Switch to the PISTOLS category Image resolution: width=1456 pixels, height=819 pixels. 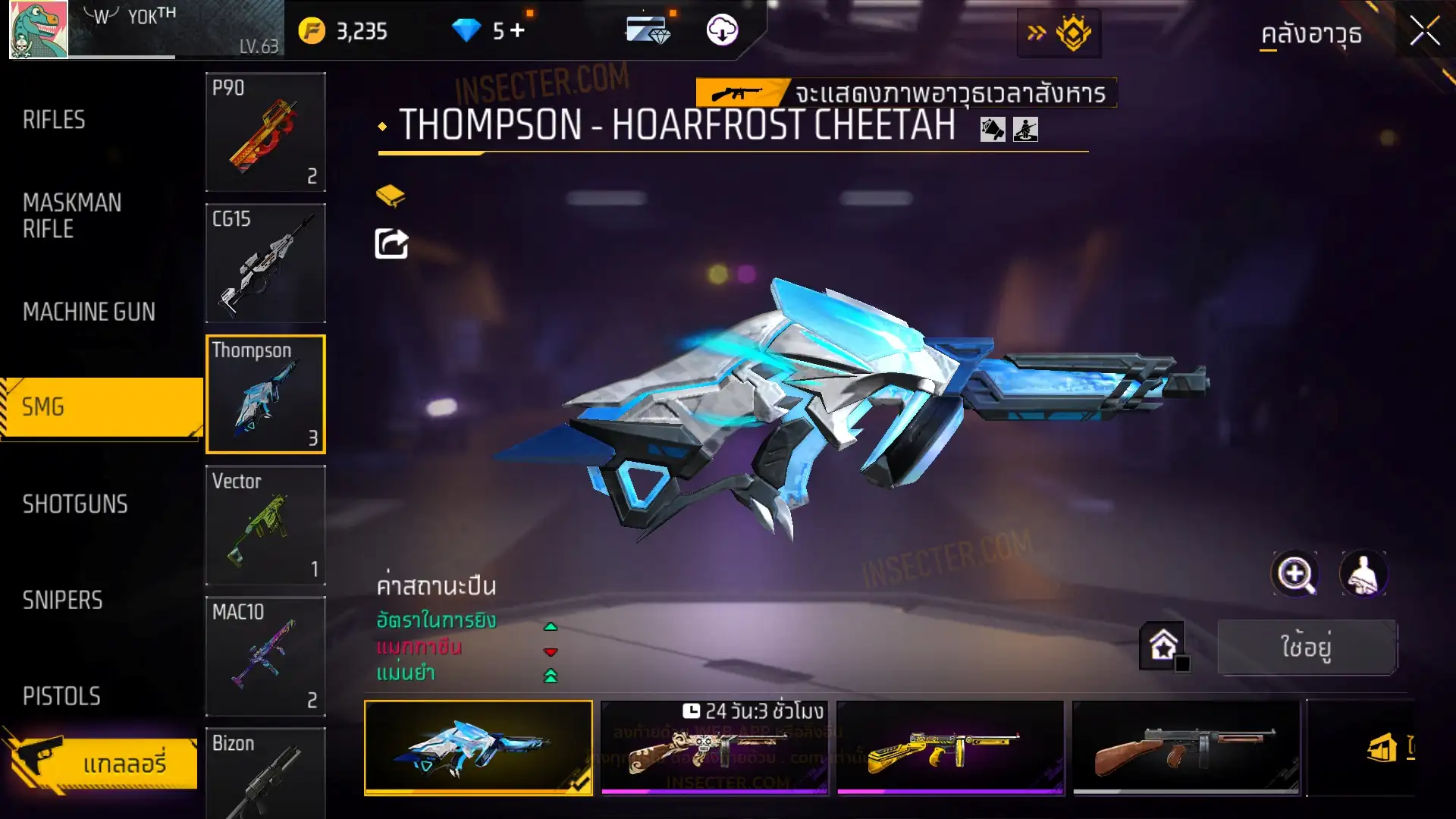[61, 696]
